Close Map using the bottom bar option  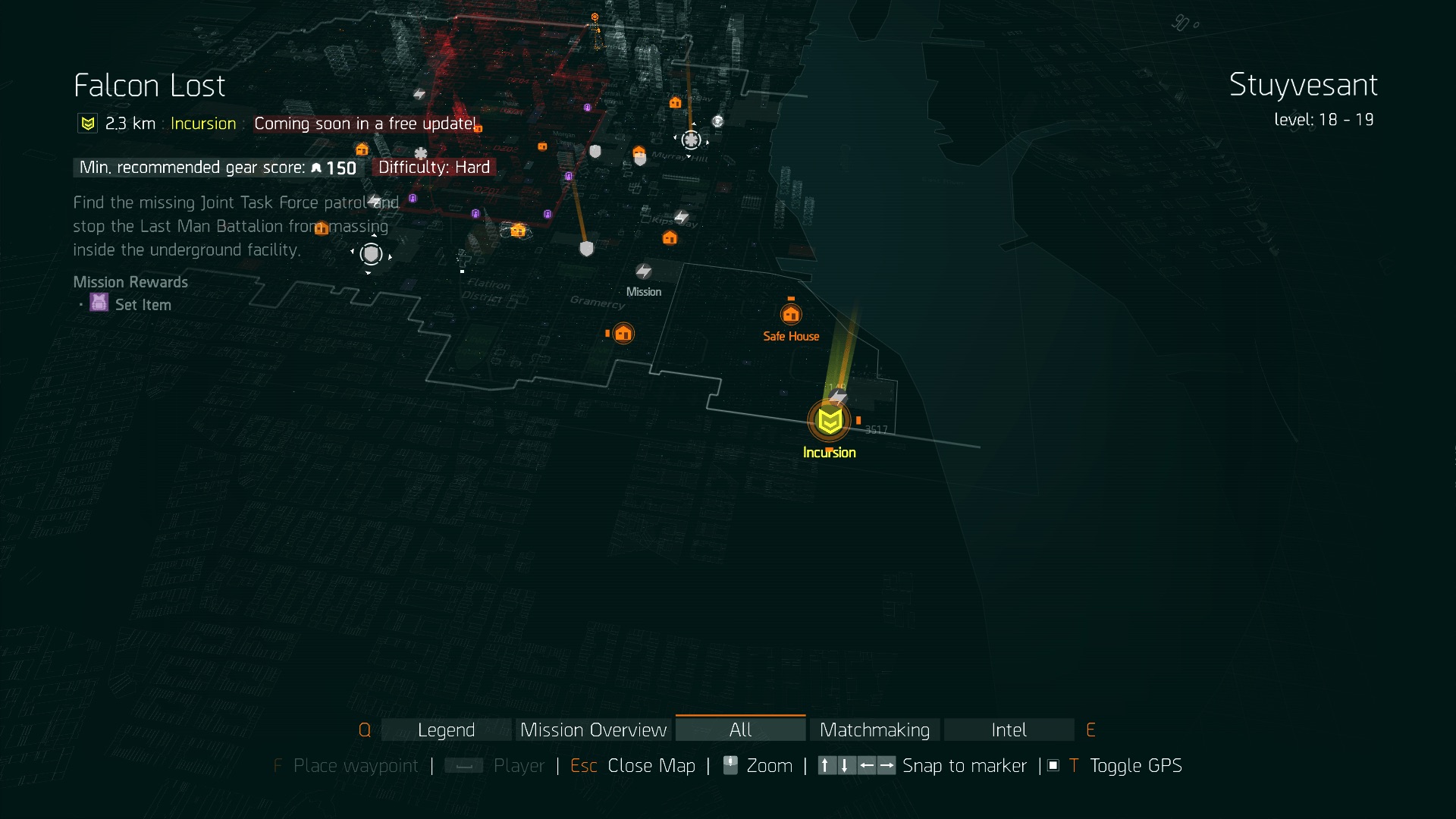(x=651, y=766)
